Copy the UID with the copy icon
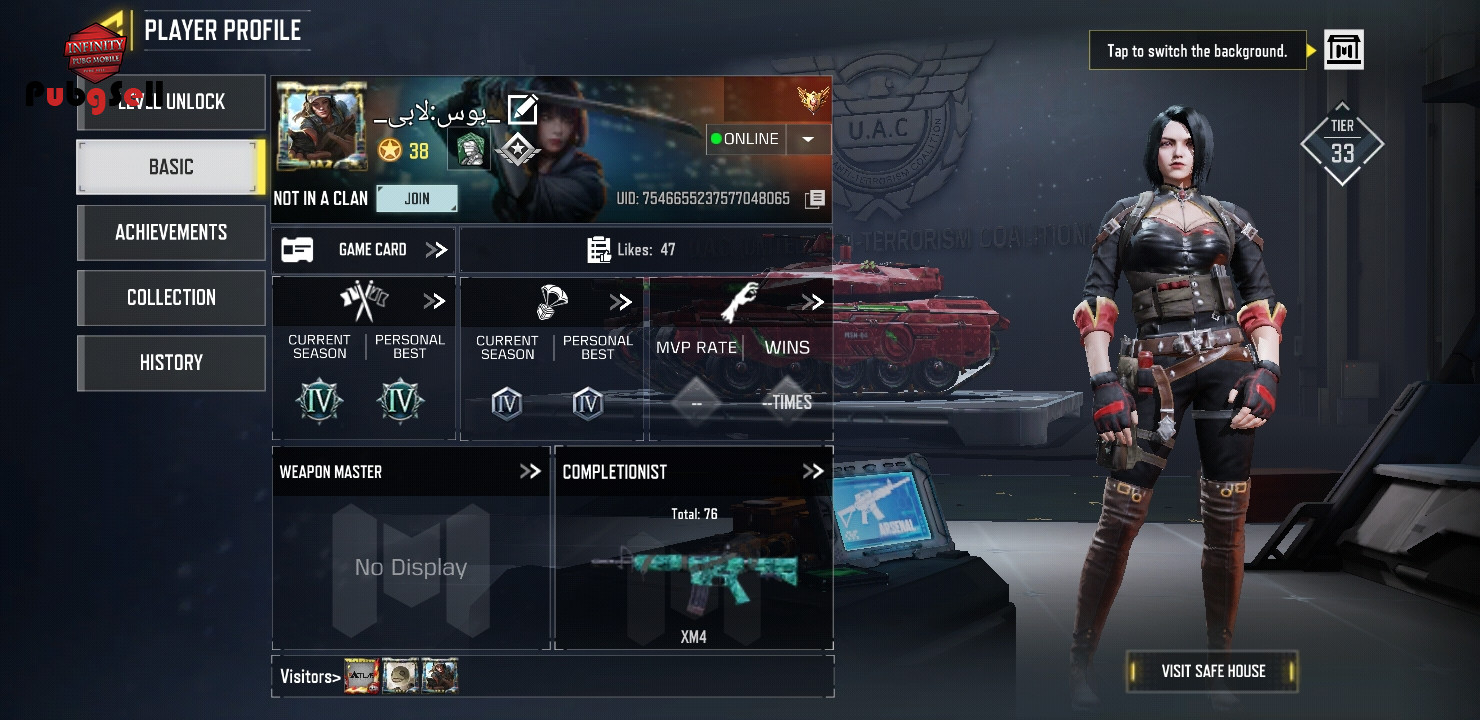The width and height of the screenshot is (1480, 720). (815, 199)
